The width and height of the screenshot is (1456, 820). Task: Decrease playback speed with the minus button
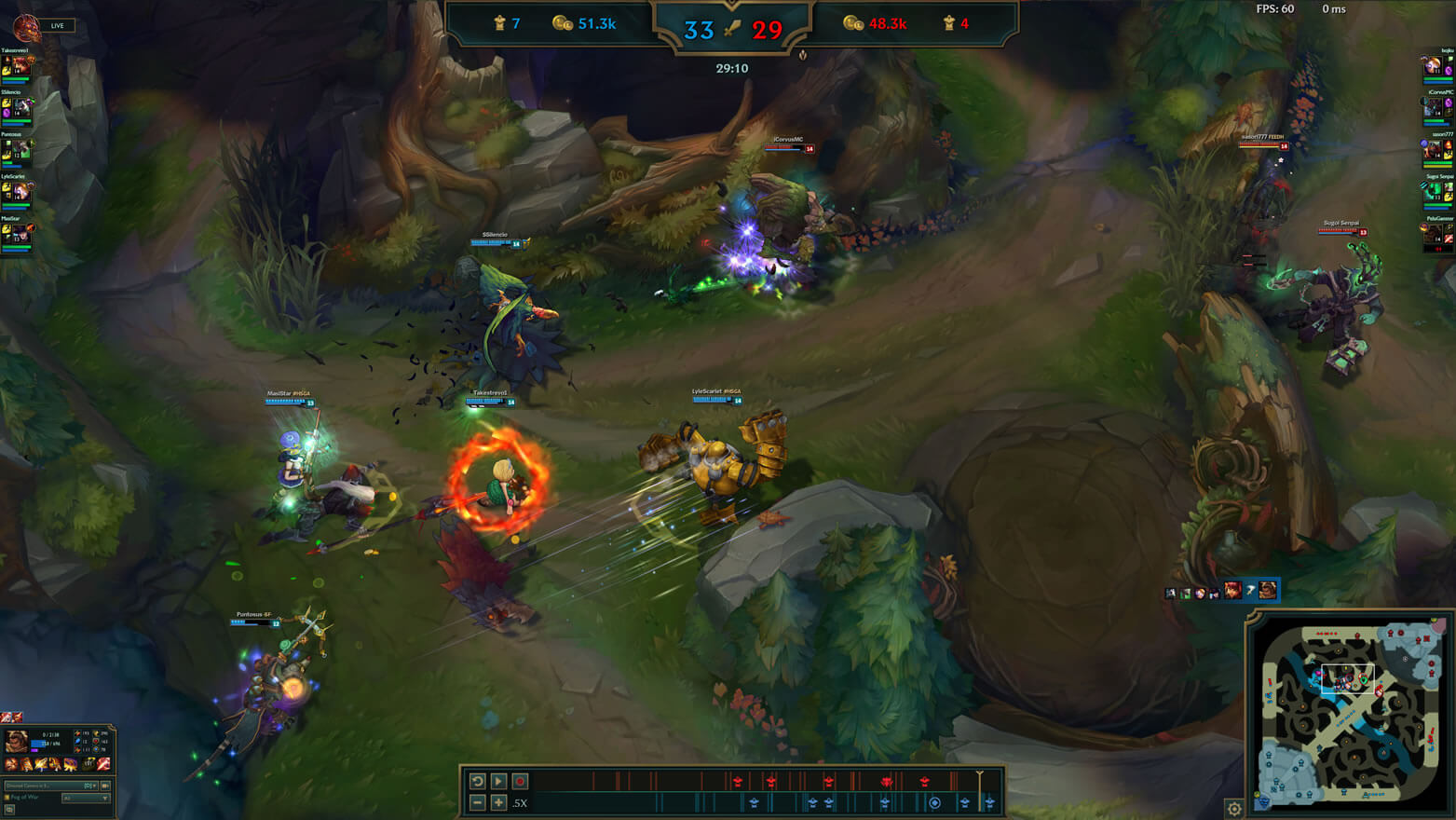point(478,802)
